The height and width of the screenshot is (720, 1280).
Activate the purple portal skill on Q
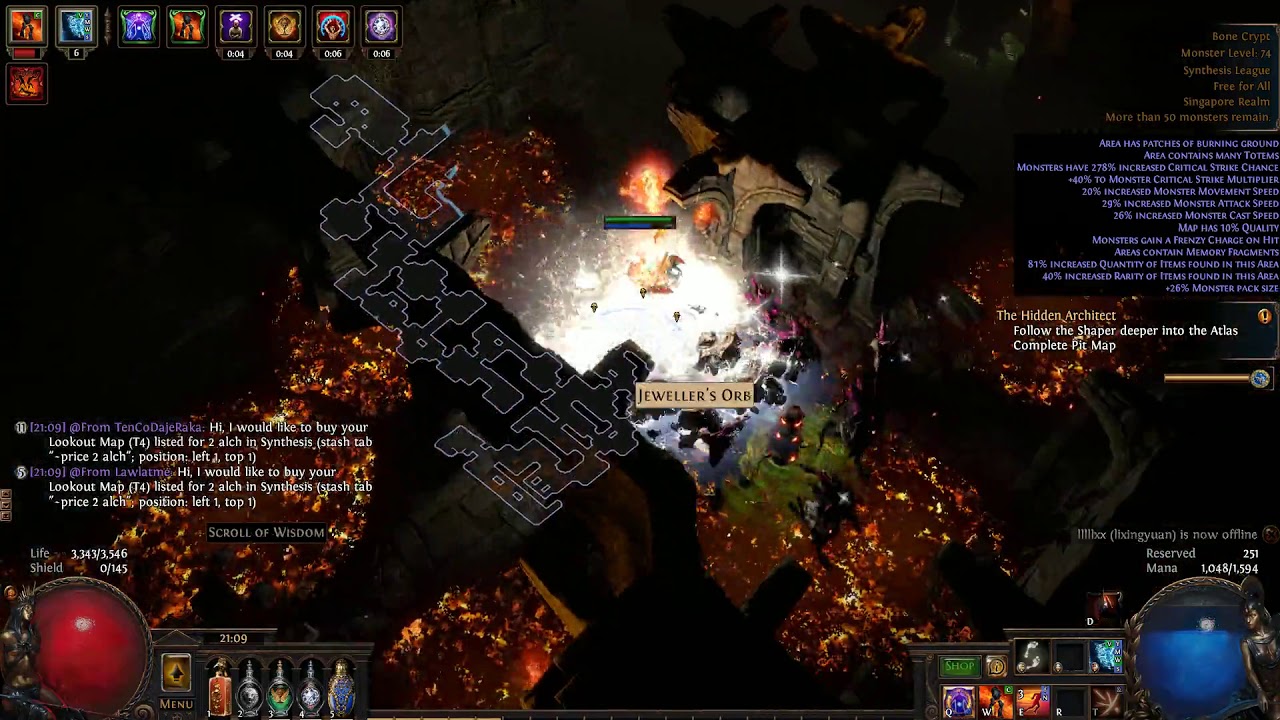(958, 702)
